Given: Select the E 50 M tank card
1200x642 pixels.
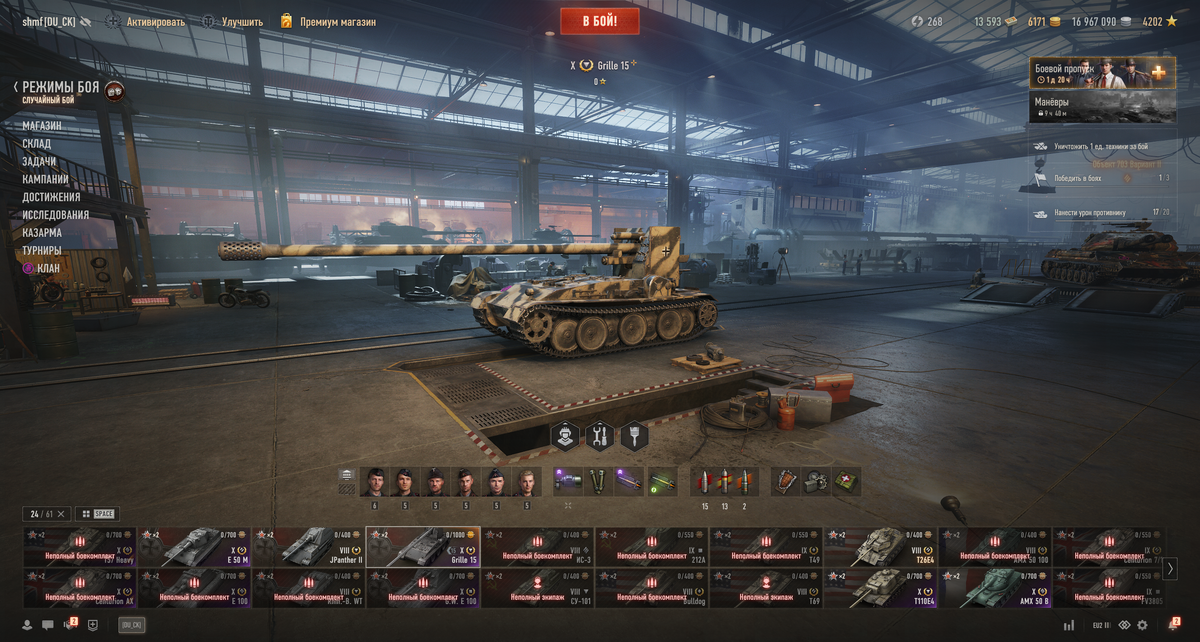Looking at the screenshot, I should pyautogui.click(x=194, y=547).
